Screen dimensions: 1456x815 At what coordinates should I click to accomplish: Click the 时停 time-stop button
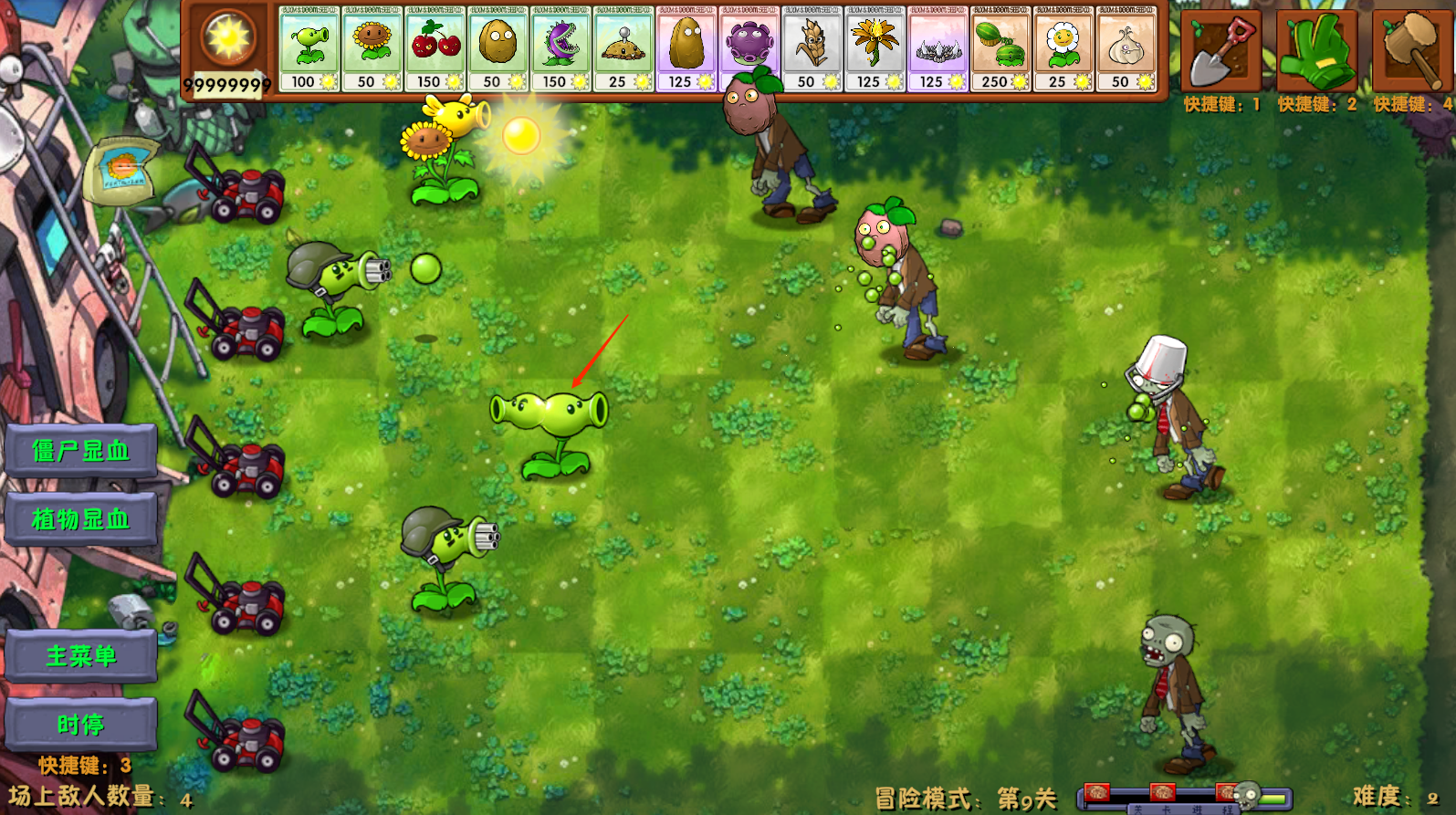pos(81,725)
